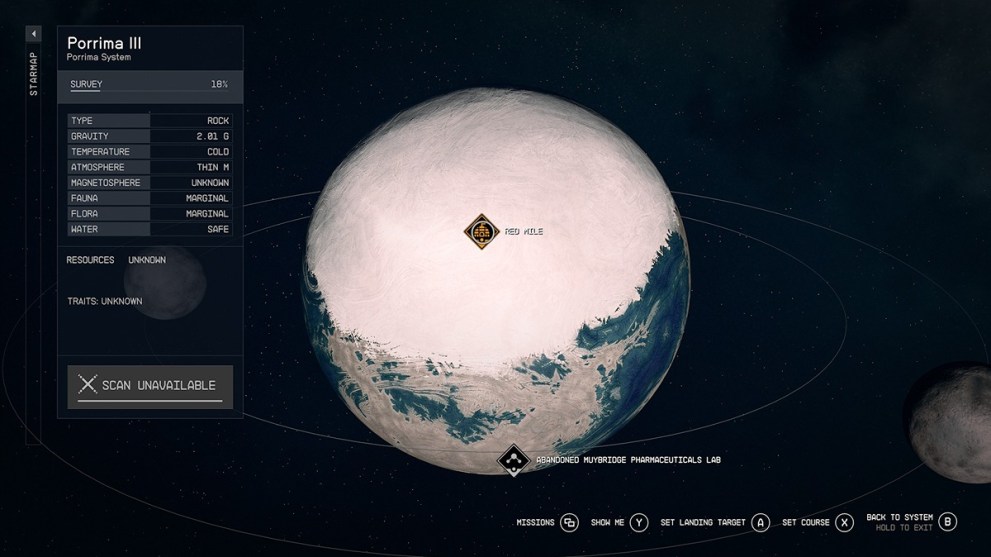Open the Starmap vertical tab
The image size is (991, 557).
pos(34,77)
